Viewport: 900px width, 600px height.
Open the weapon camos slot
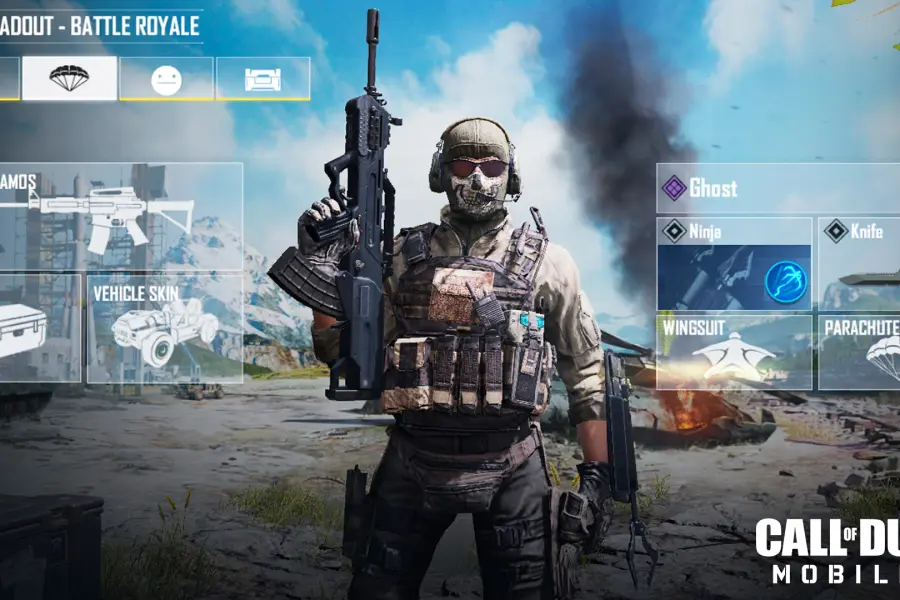click(x=120, y=216)
